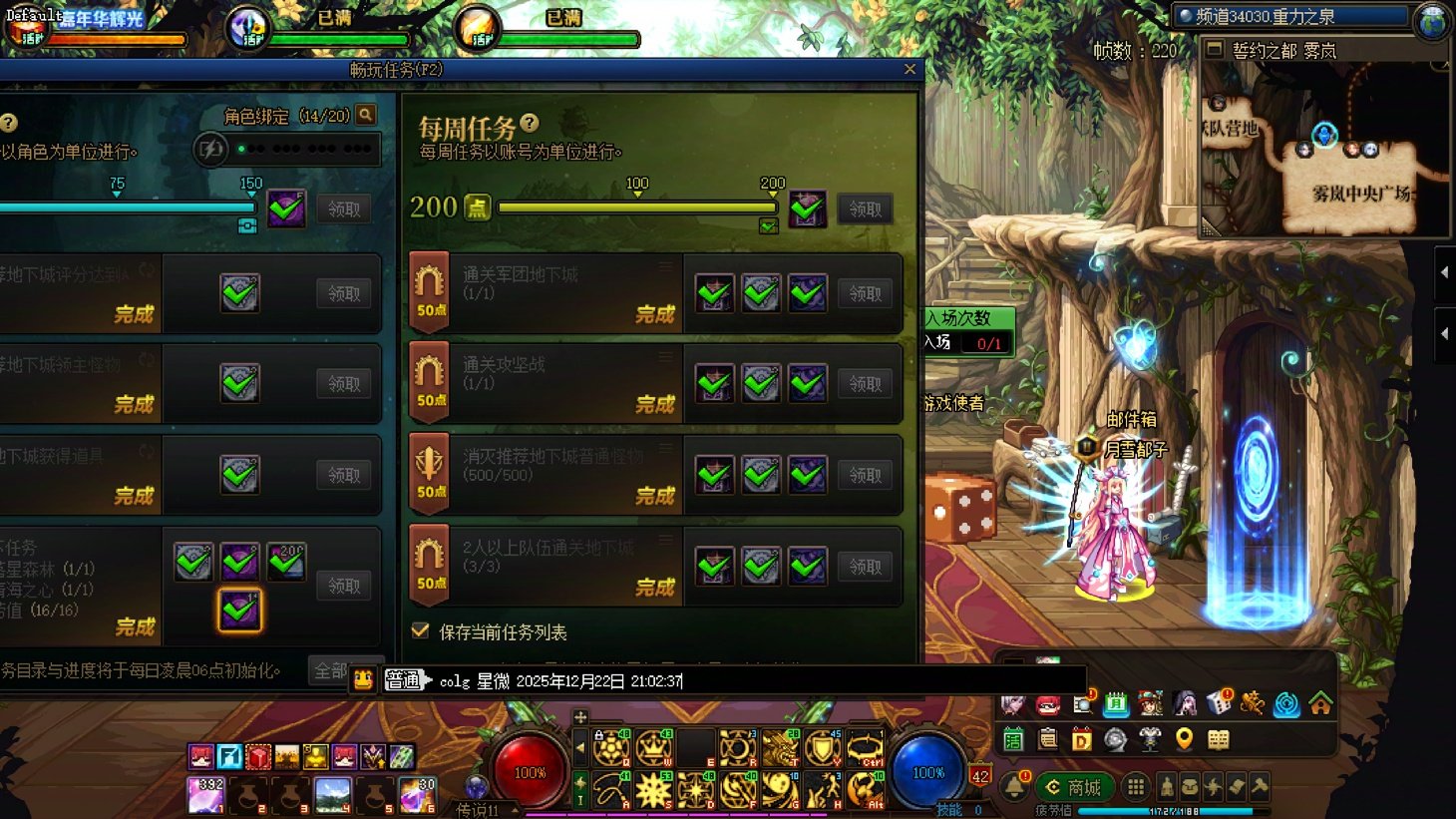Open the green monthly calendar icon
The height and width of the screenshot is (819, 1456).
click(1116, 704)
